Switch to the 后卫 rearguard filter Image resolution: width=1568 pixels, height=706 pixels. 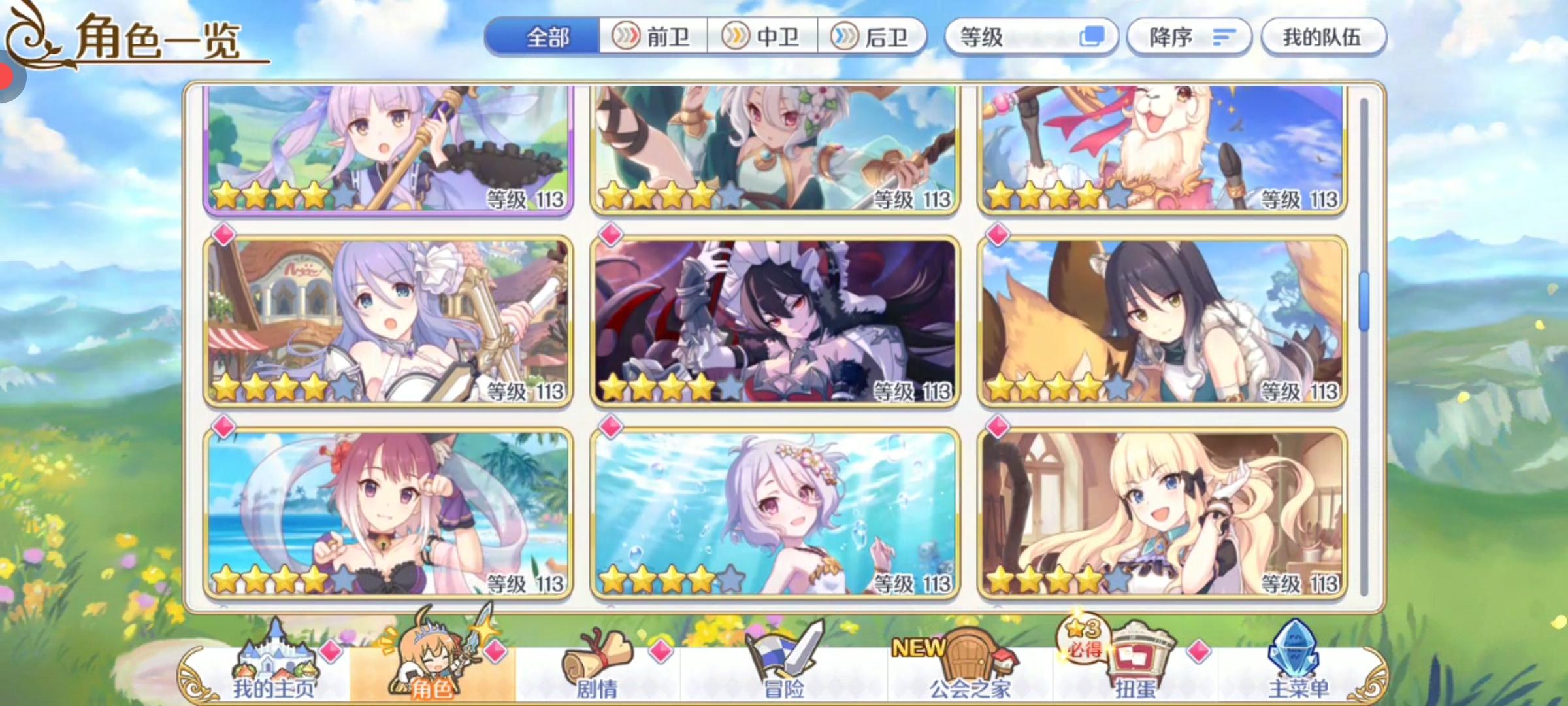pyautogui.click(x=872, y=38)
